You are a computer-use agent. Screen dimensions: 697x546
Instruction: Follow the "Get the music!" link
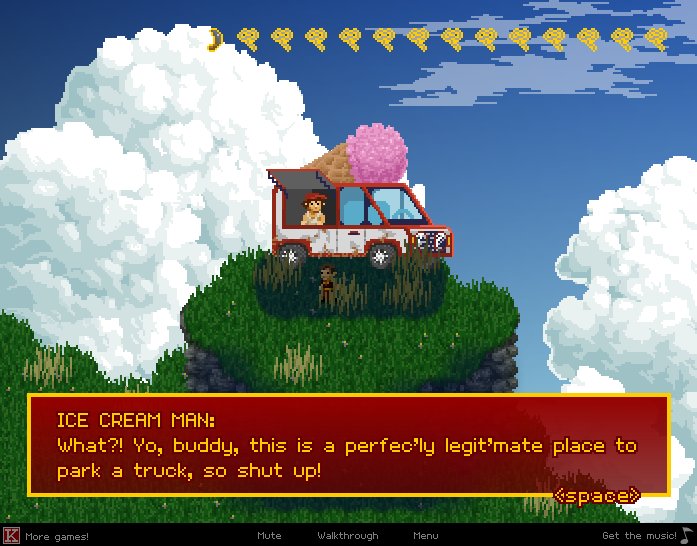[x=639, y=536]
